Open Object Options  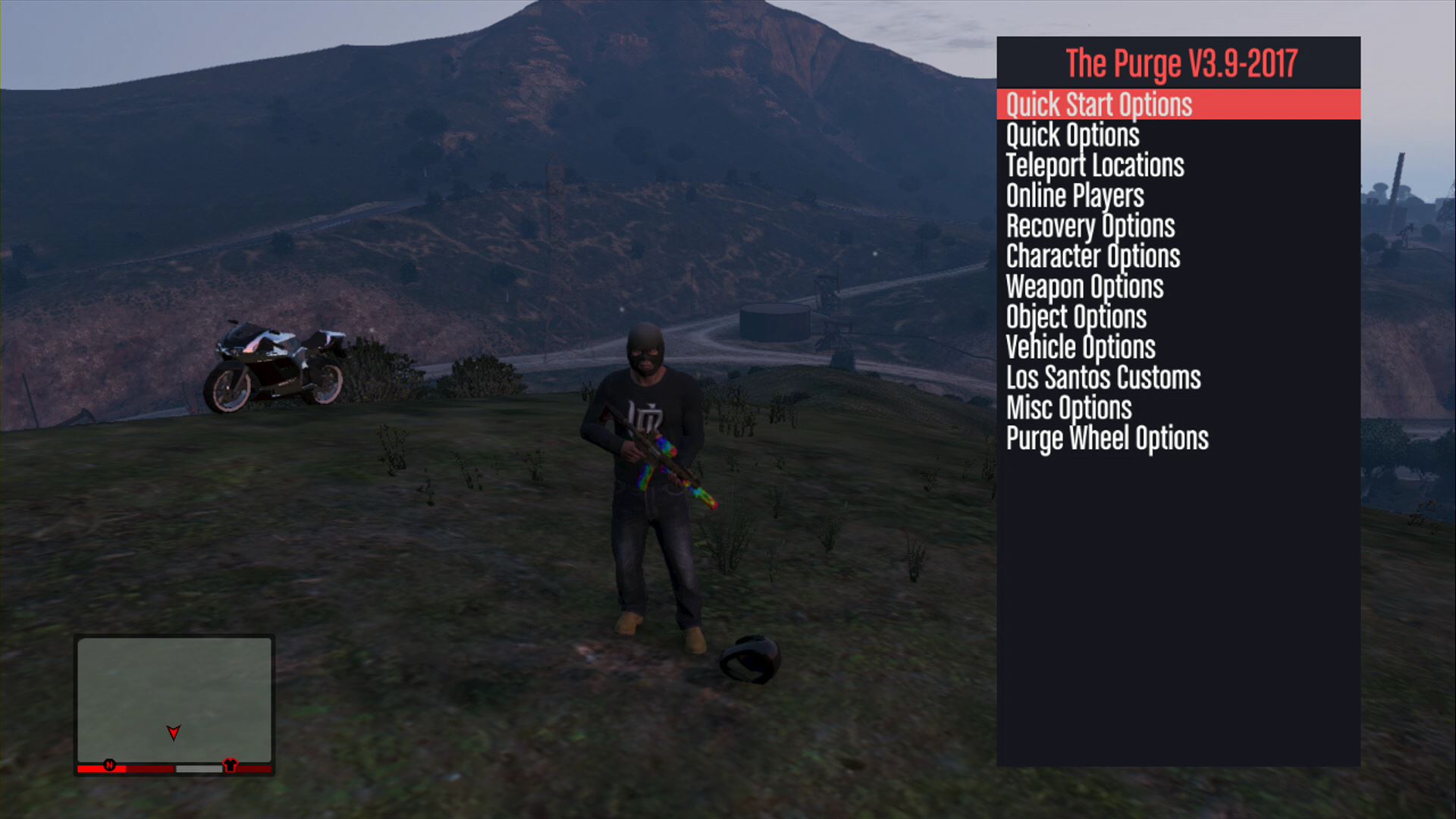pos(1076,317)
